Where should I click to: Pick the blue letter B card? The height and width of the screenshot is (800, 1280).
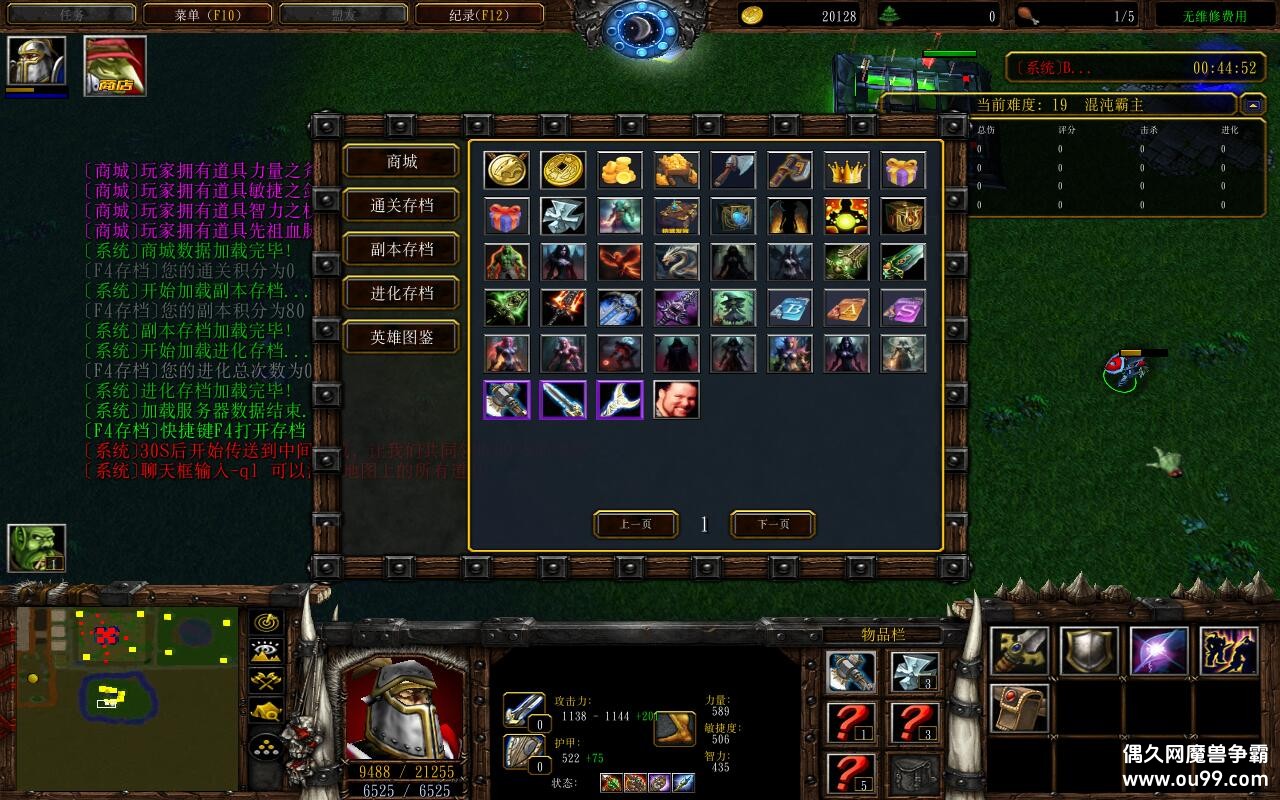pyautogui.click(x=790, y=308)
